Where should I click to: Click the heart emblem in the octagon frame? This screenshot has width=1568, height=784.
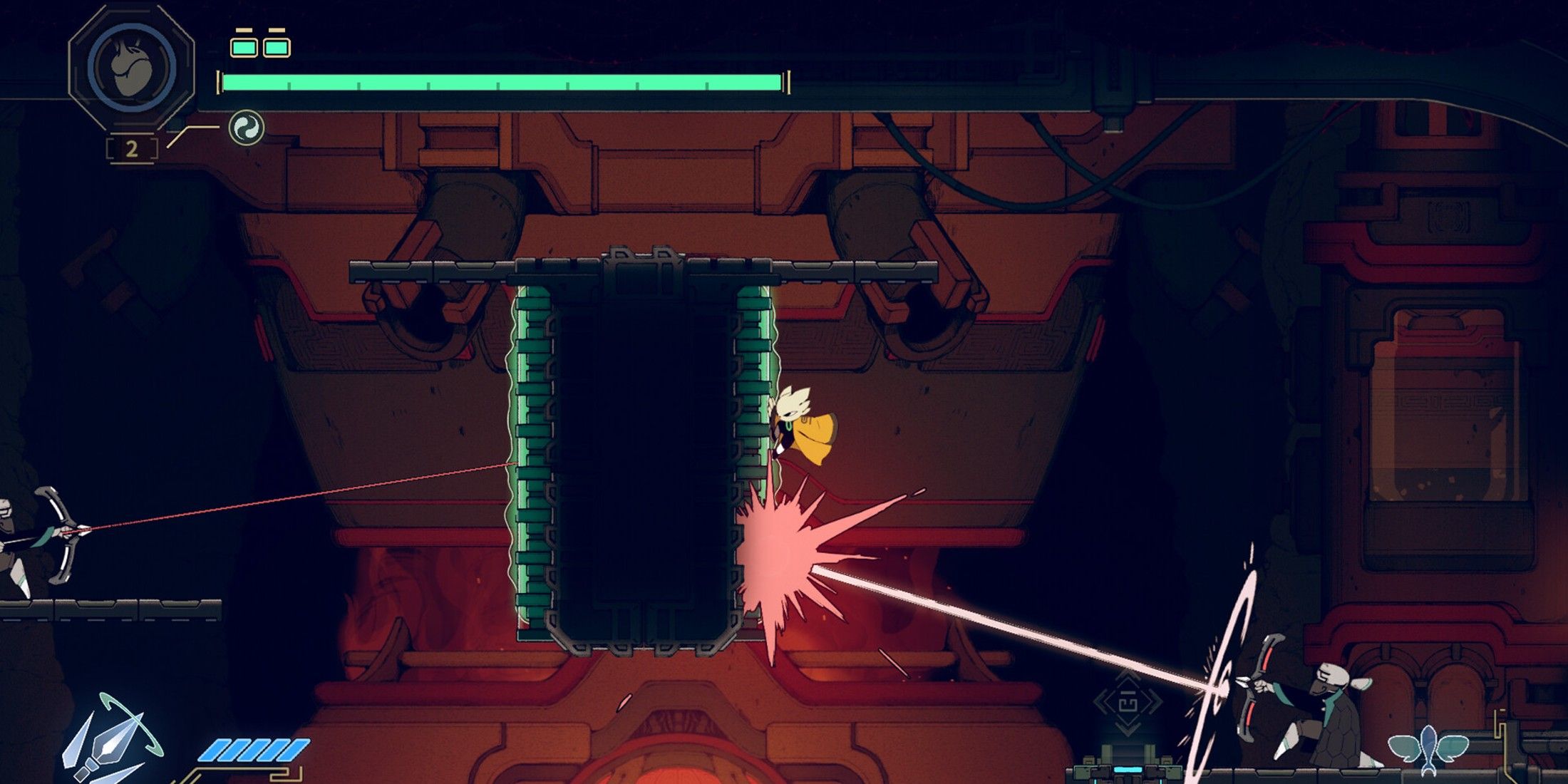pos(132,66)
